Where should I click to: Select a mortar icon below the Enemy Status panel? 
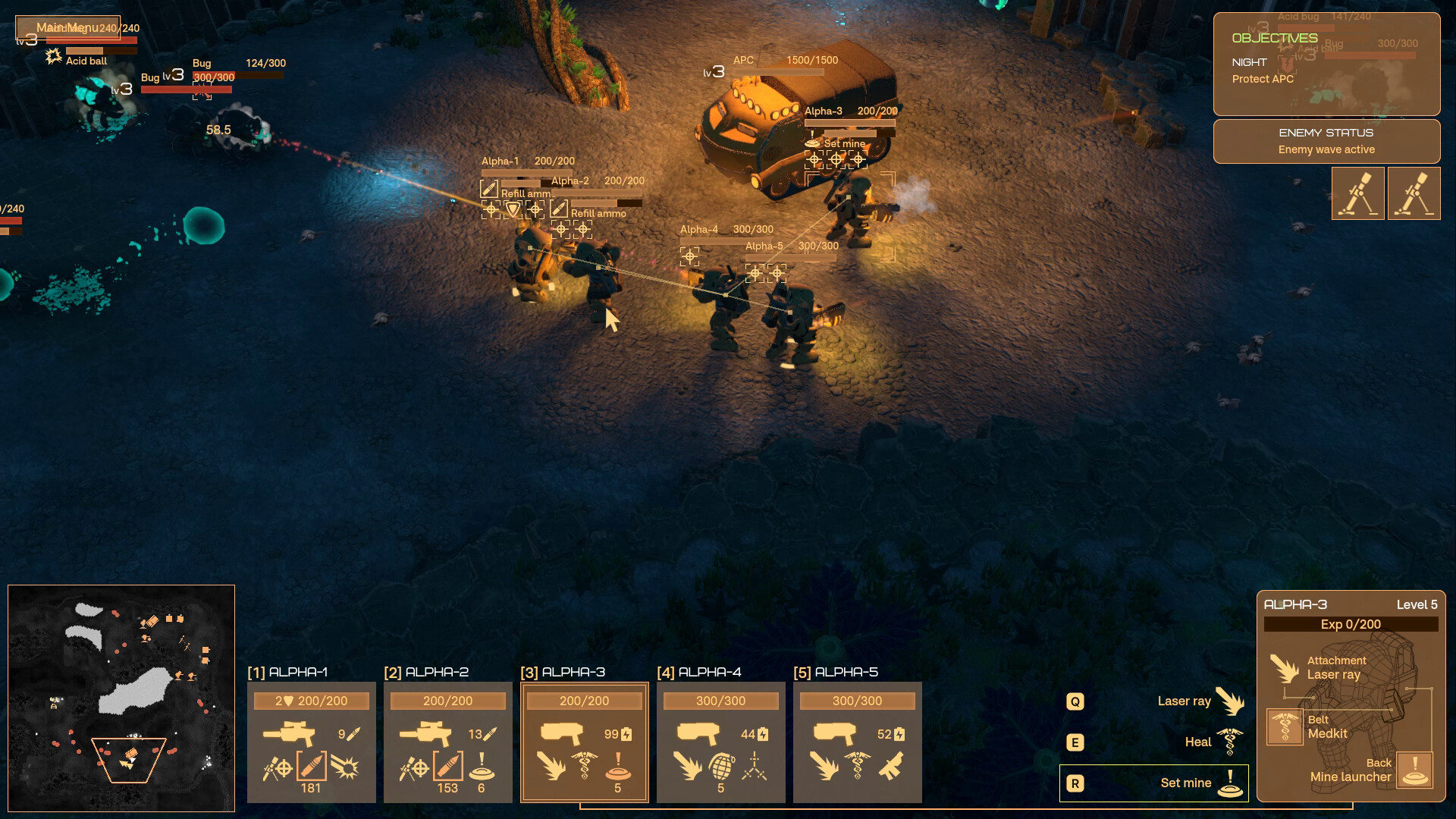[x=1357, y=193]
